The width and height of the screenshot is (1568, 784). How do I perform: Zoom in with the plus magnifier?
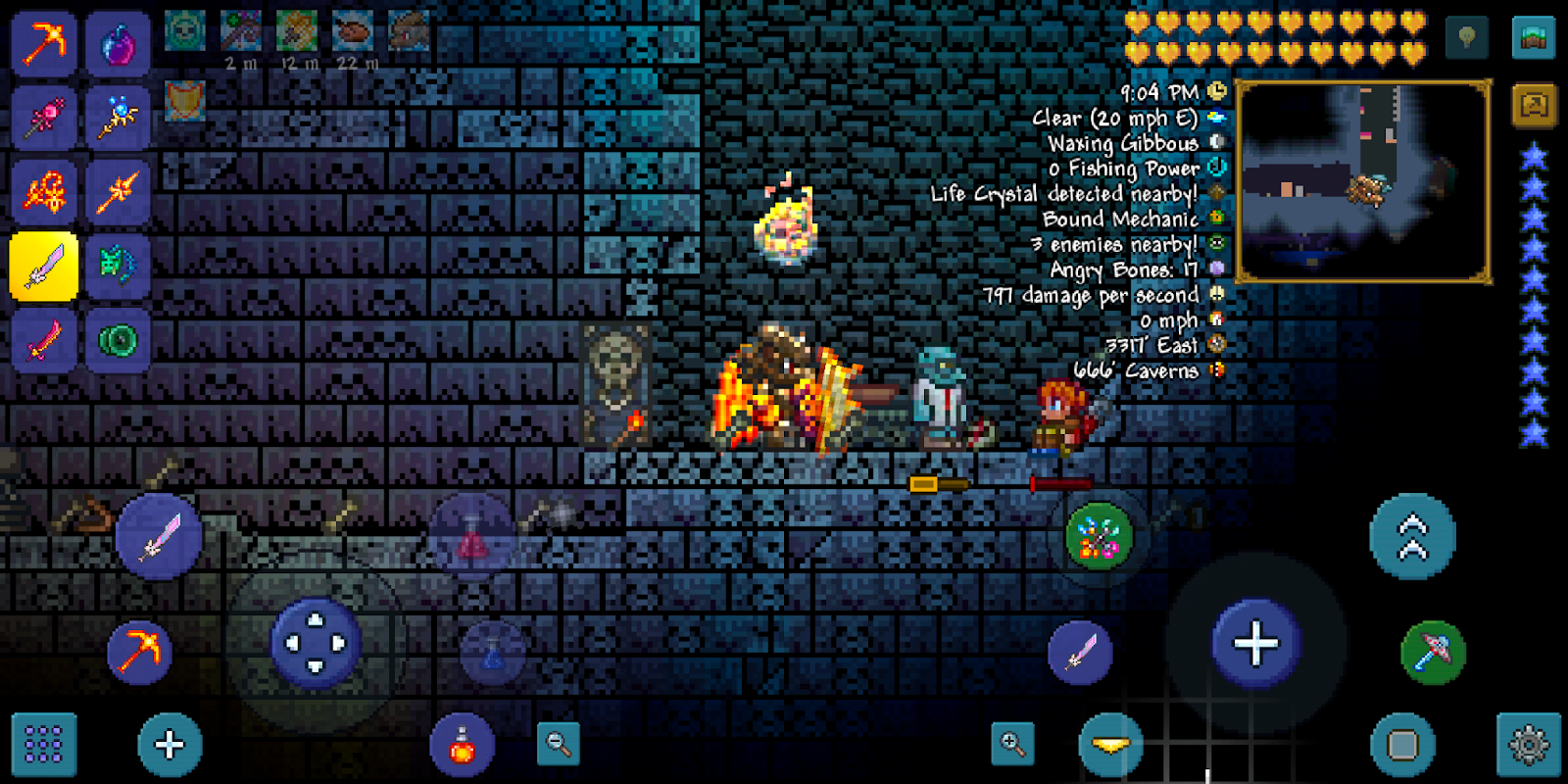pos(1012,745)
